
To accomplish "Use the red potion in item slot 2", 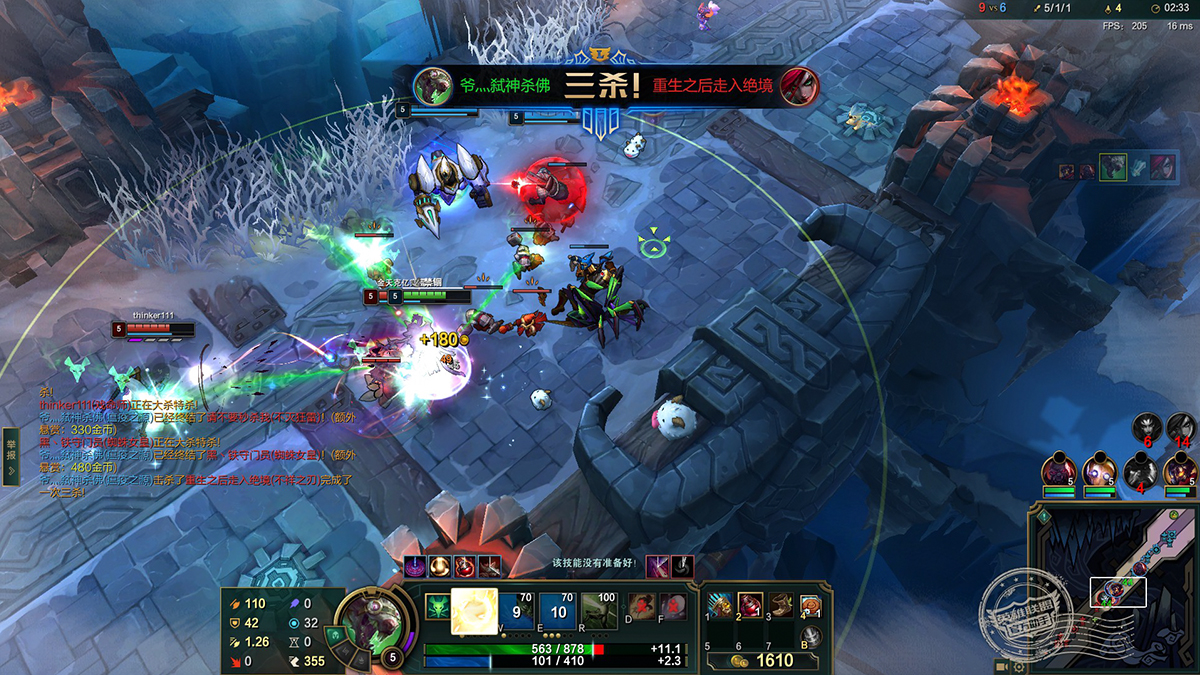I will click(x=750, y=605).
